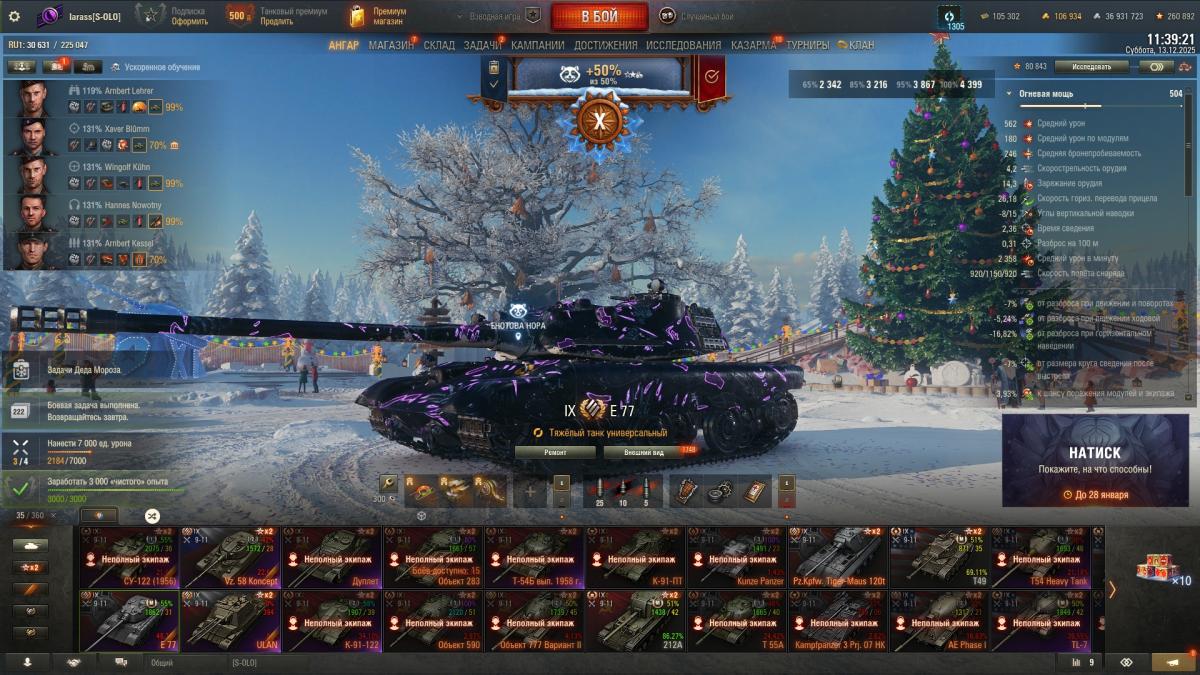The height and width of the screenshot is (675, 1200).
Task: Open Внешний вид customization
Action: [x=645, y=452]
